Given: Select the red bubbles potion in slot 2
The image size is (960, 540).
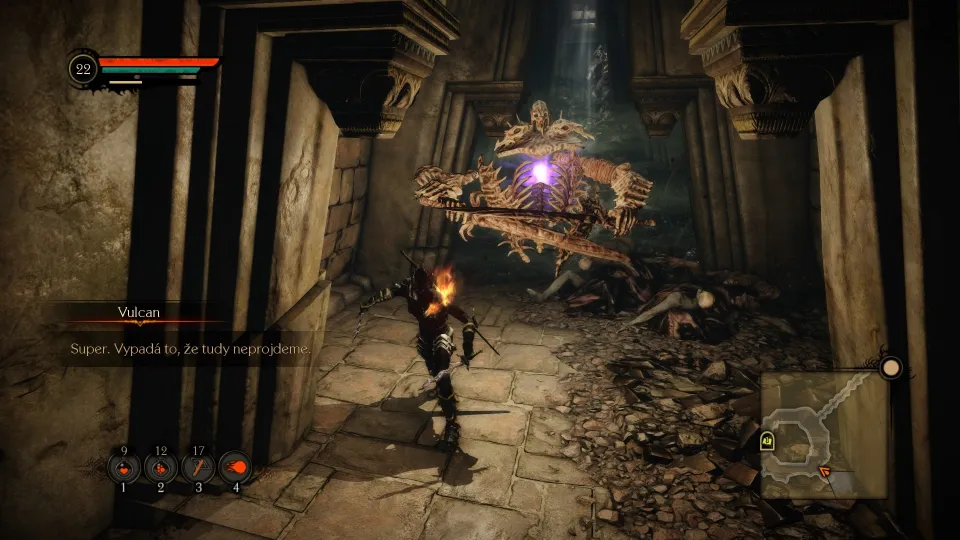Looking at the screenshot, I should (x=161, y=467).
